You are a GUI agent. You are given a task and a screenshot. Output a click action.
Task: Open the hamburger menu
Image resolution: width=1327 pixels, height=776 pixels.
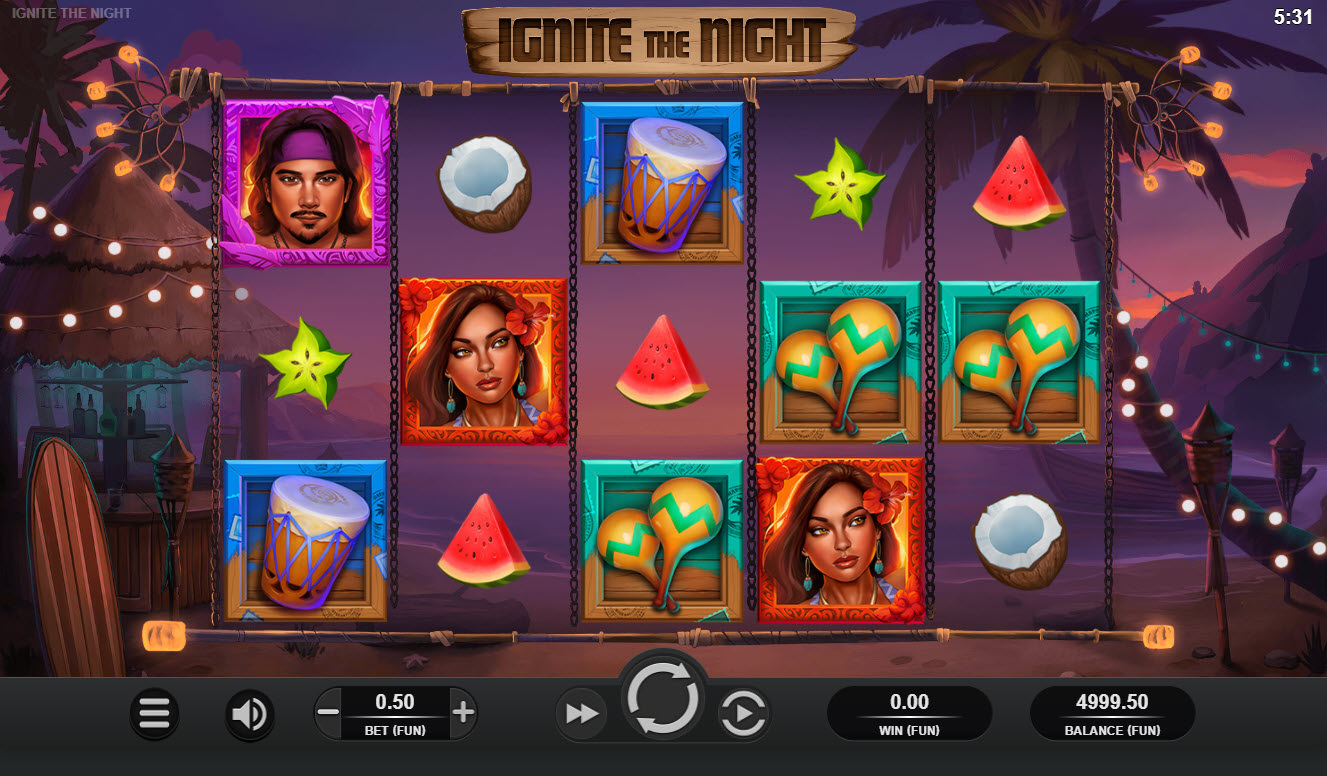(154, 713)
